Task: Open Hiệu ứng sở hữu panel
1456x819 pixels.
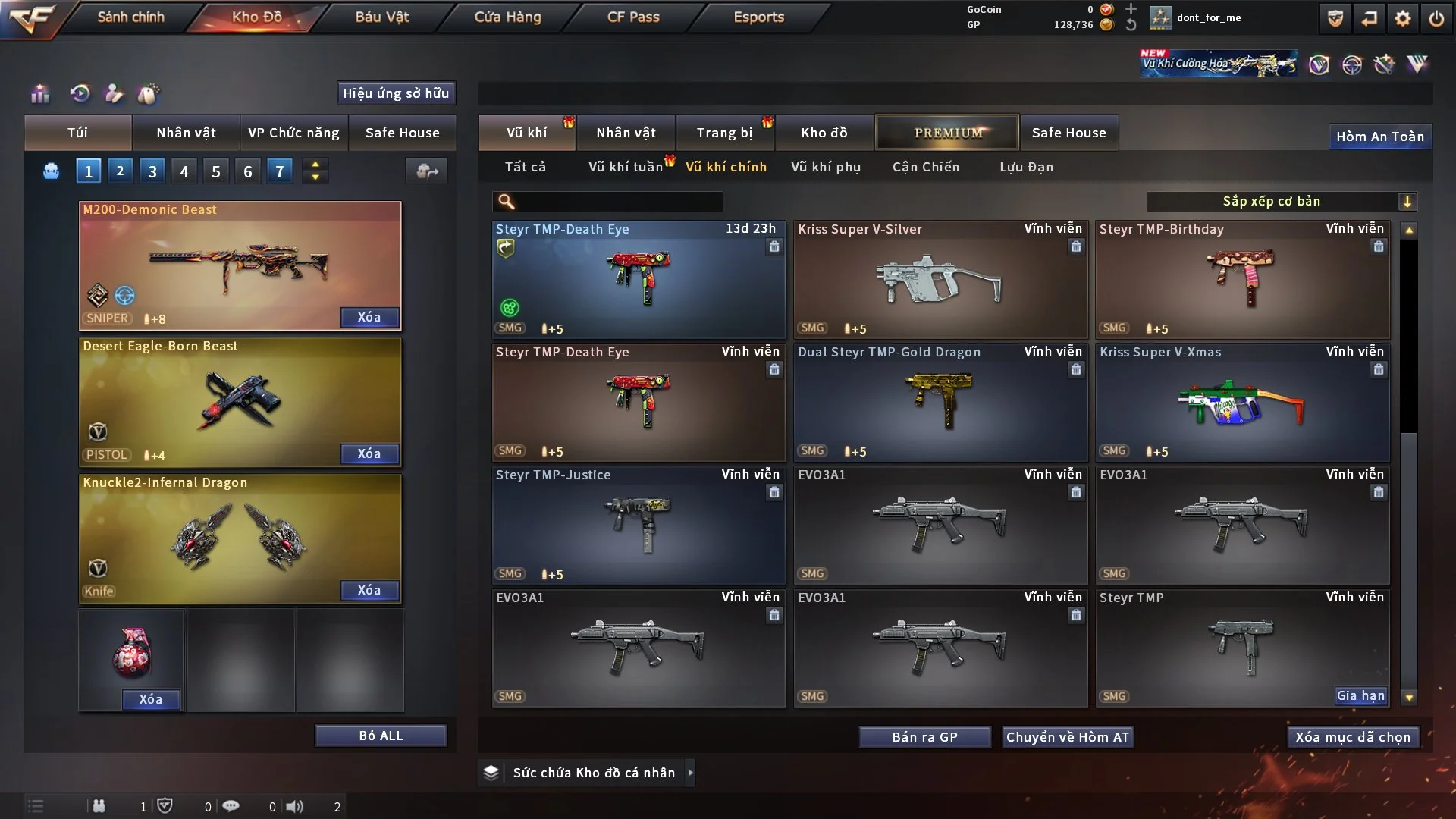Action: click(396, 93)
